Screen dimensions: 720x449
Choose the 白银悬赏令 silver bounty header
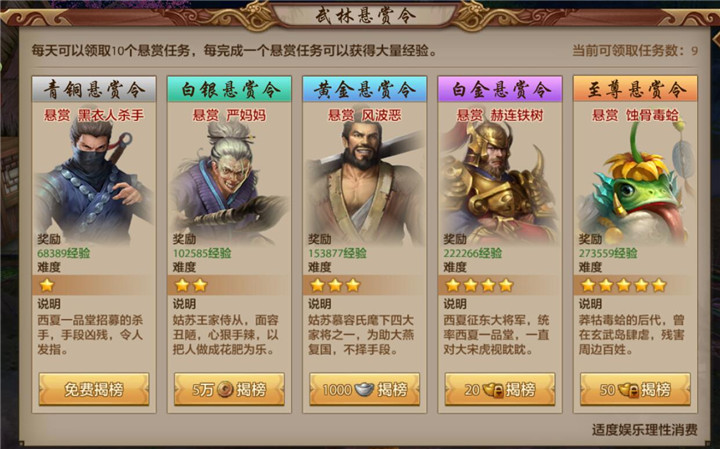[x=229, y=89]
